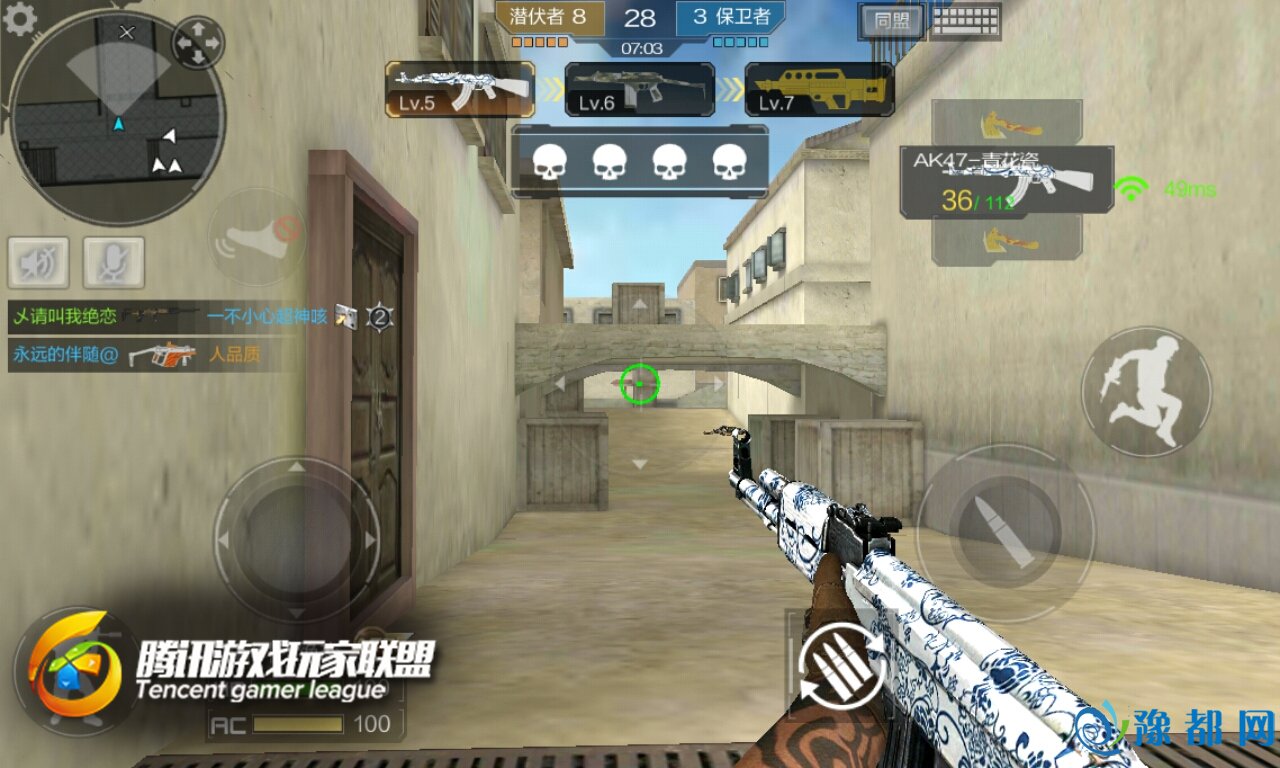
Task: Toggle the four-arrow view control button
Action: [x=198, y=42]
